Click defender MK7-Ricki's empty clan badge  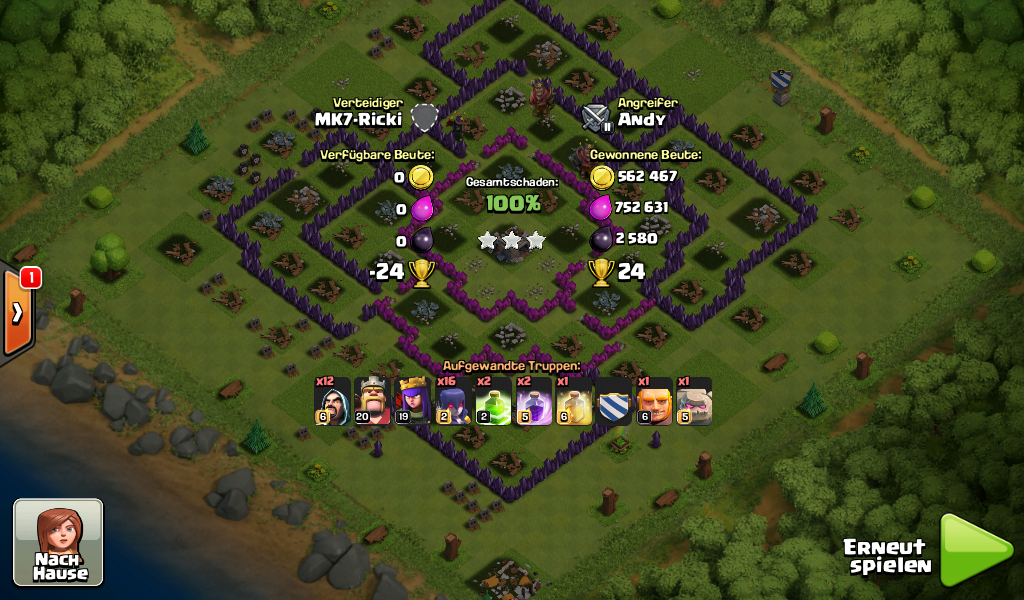426,118
